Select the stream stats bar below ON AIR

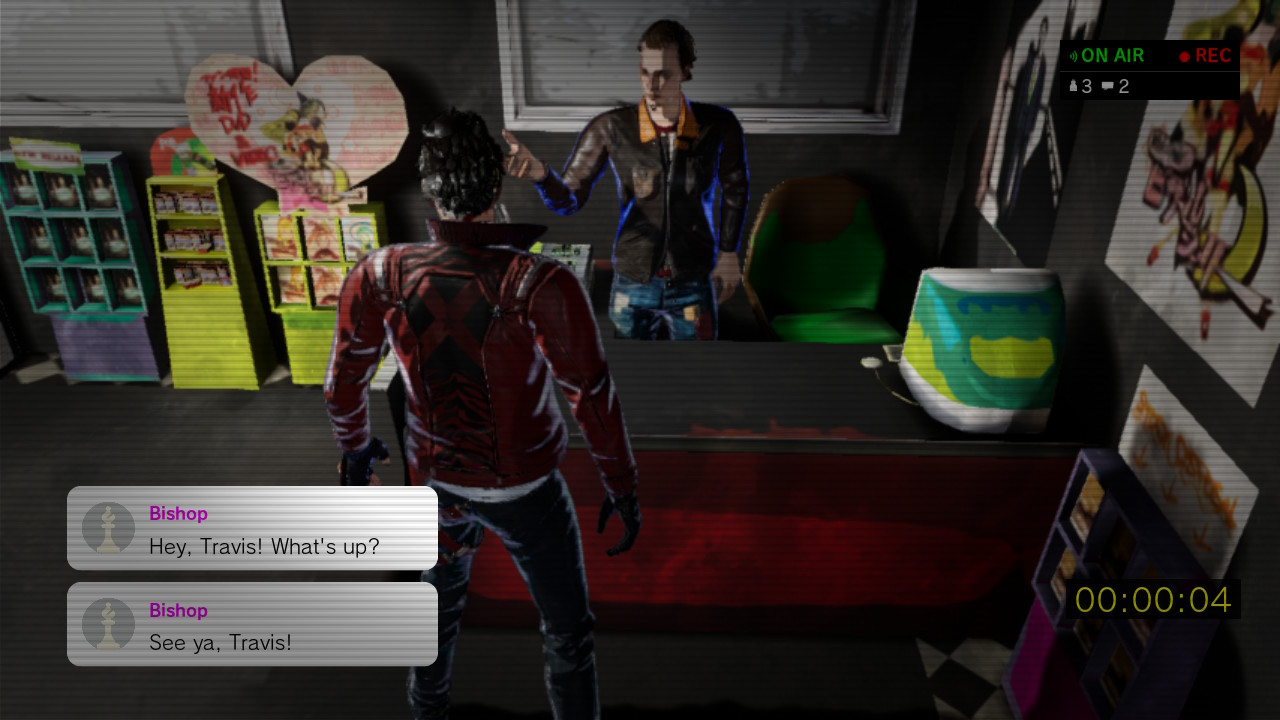(1150, 86)
